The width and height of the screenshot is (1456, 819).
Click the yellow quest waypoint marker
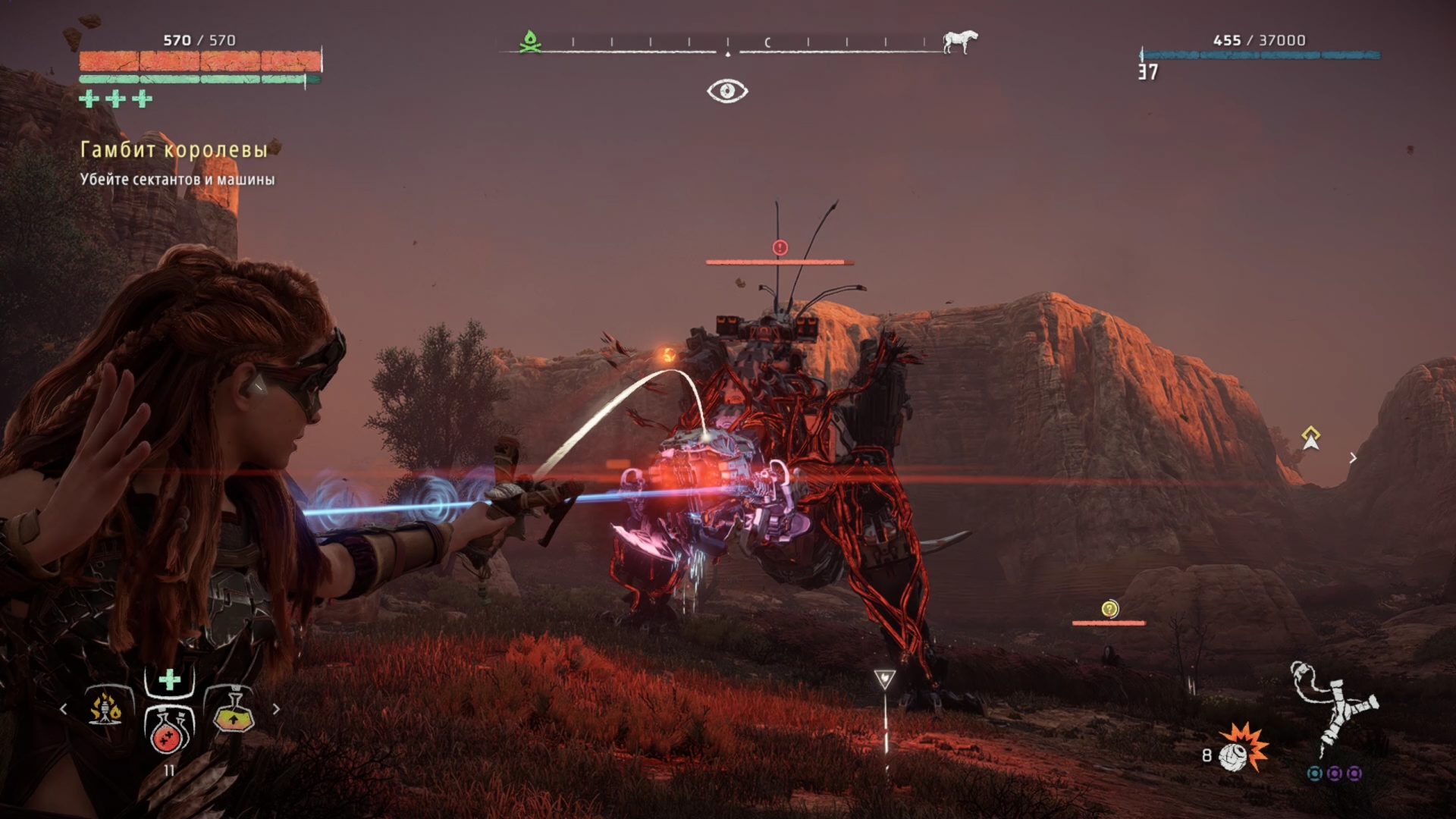[1310, 438]
